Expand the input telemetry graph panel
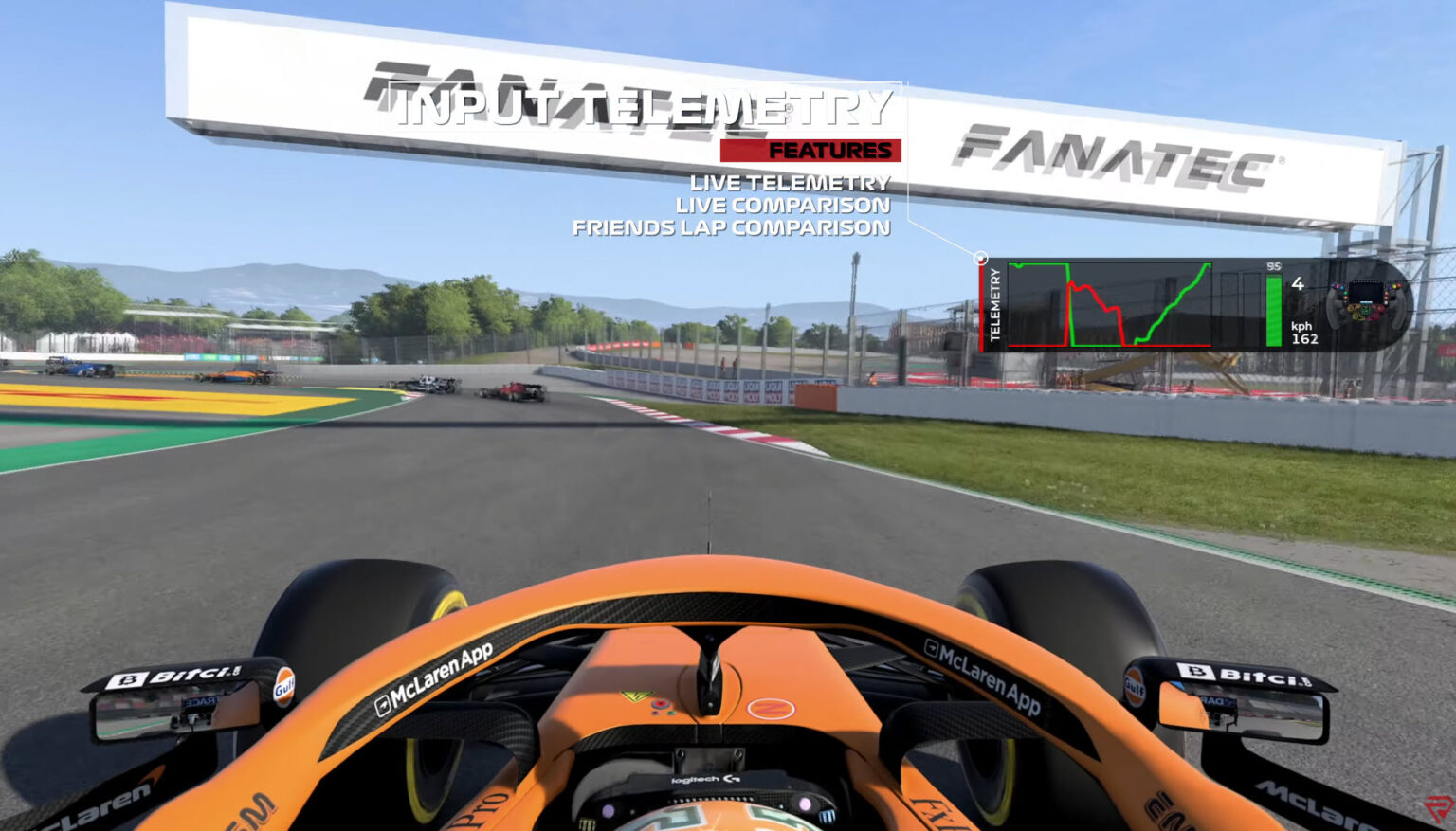This screenshot has height=831, width=1456. coord(1111,304)
